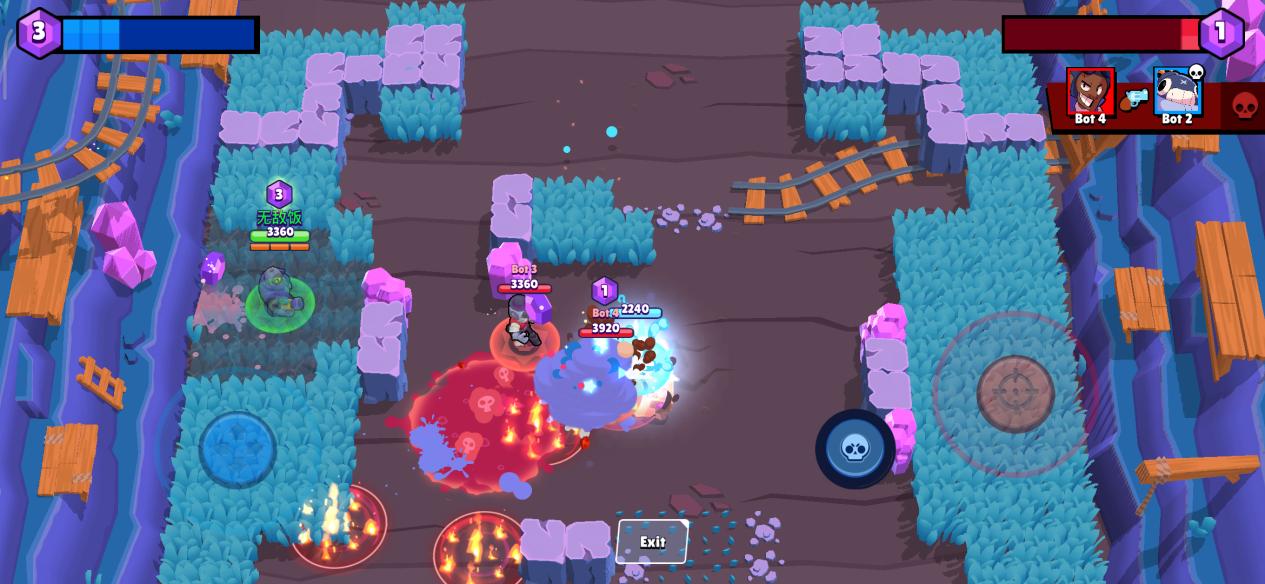This screenshot has width=1265, height=584.
Task: Activate the skull Super ability button
Action: 855,449
